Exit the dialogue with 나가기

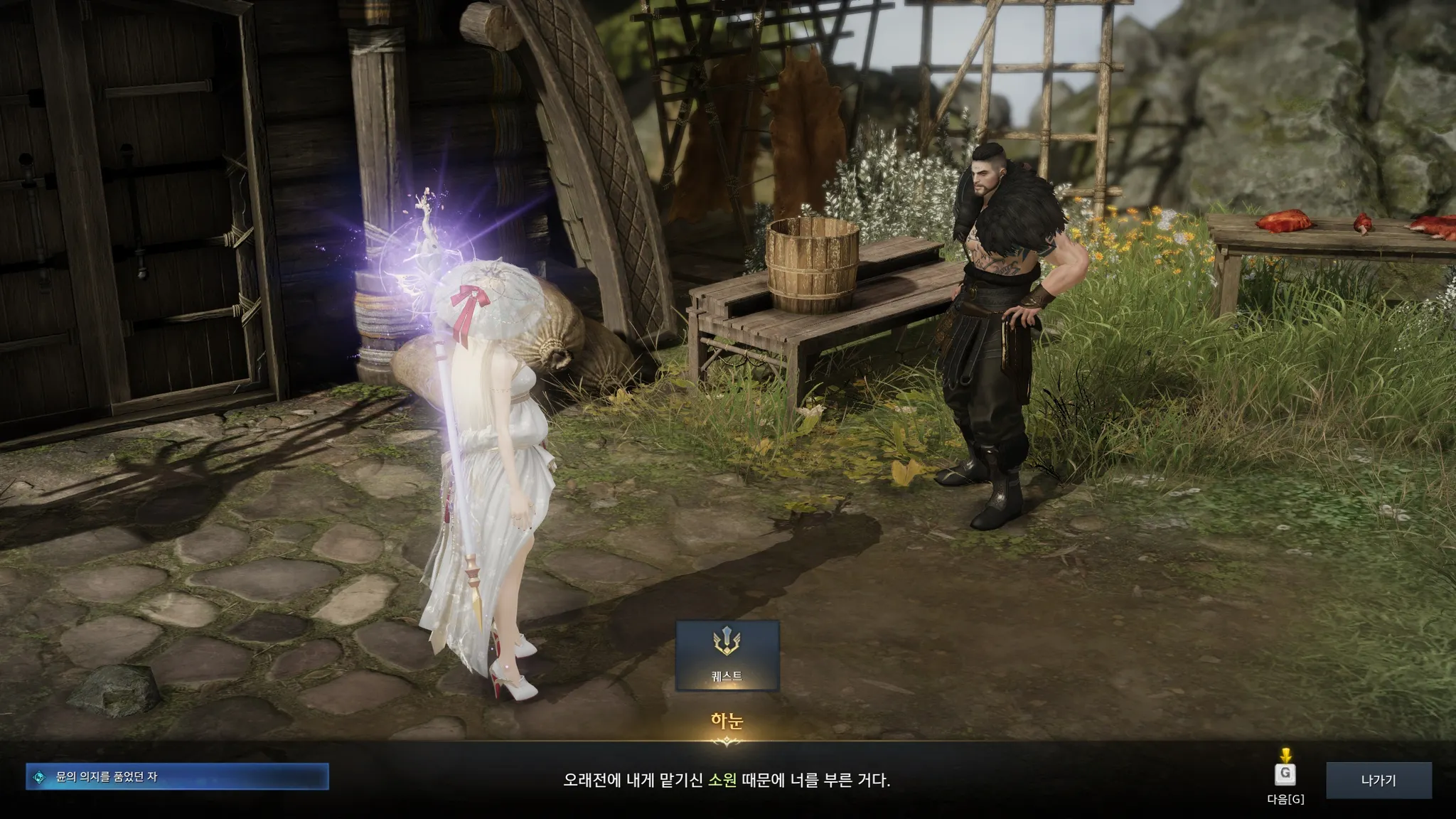(1378, 780)
